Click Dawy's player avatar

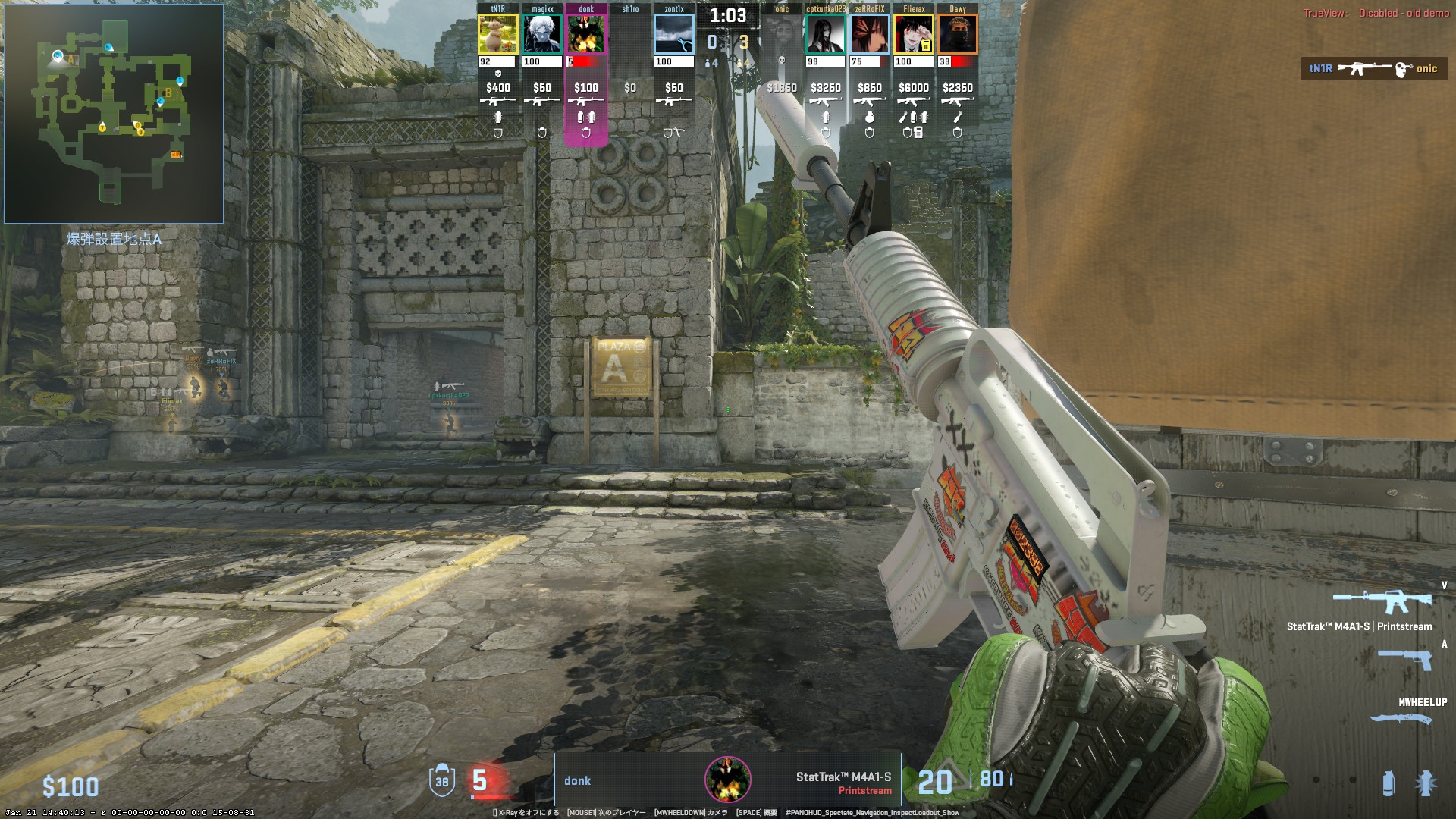tap(958, 34)
